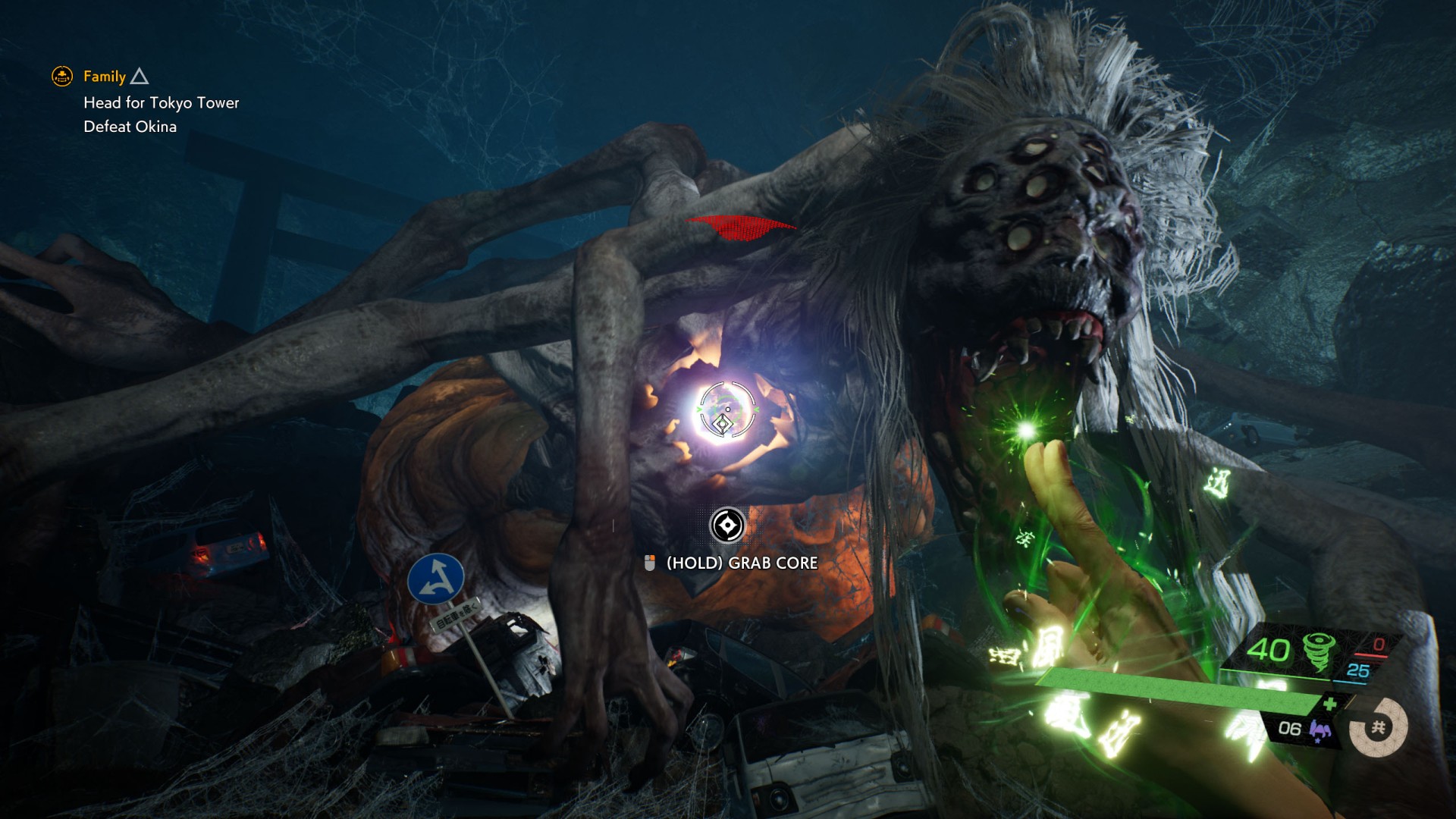Open the Family quest tracker title
This screenshot has height=819, width=1456.
[105, 77]
